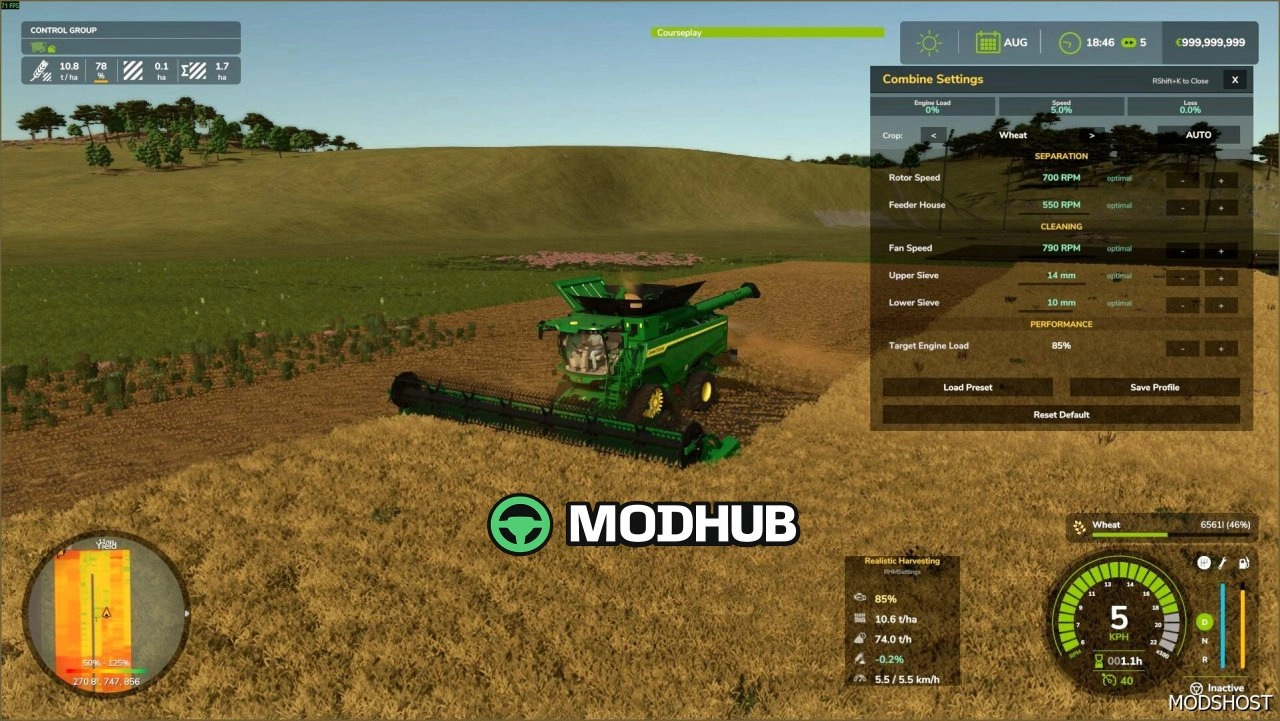Screen dimensions: 1280x721
Task: Click the weather sun icon
Action: coord(930,42)
